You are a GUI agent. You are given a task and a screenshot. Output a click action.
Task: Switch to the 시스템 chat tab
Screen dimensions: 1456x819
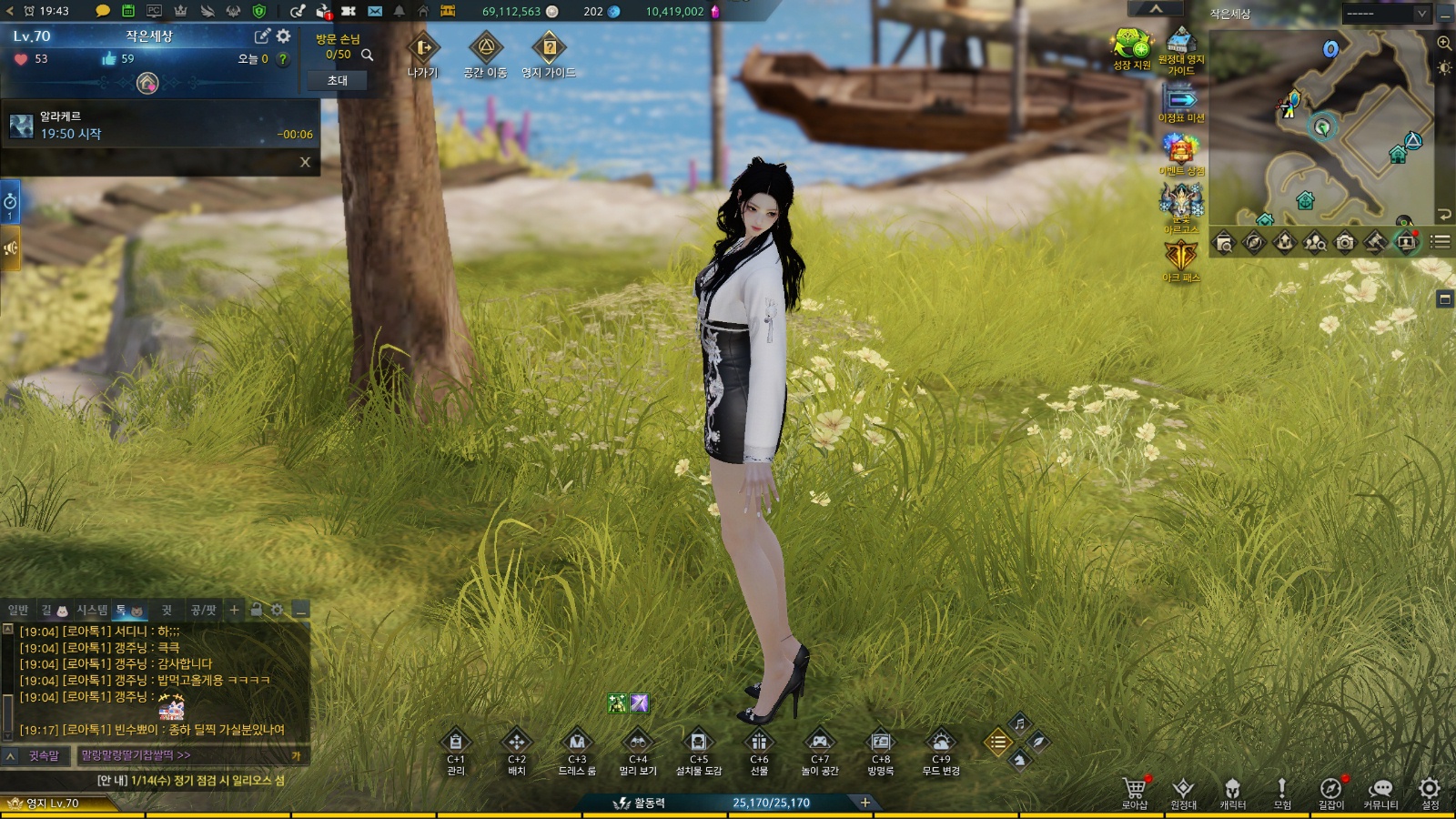pyautogui.click(x=92, y=611)
